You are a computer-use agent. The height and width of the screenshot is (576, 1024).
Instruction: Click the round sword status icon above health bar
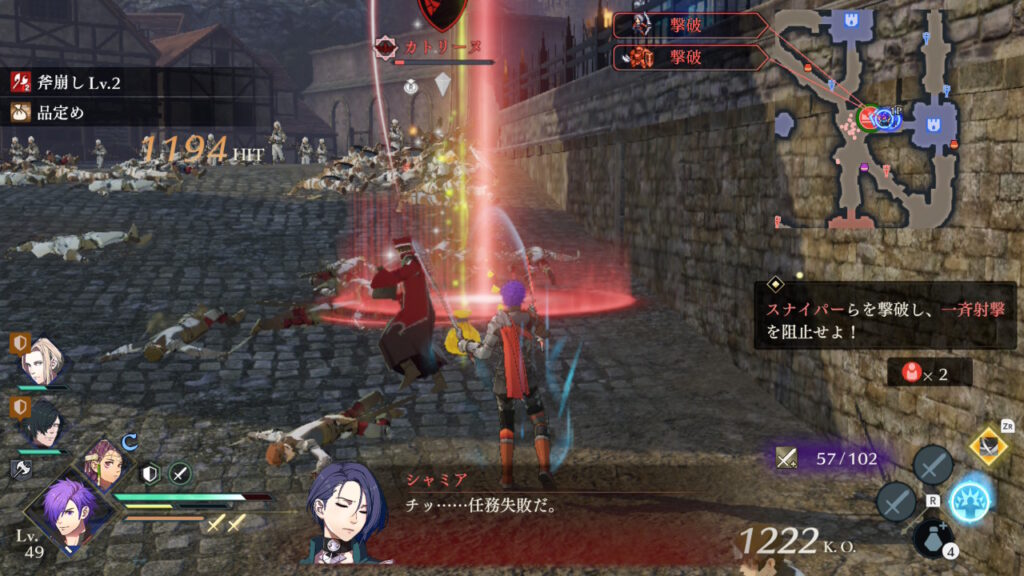click(180, 474)
